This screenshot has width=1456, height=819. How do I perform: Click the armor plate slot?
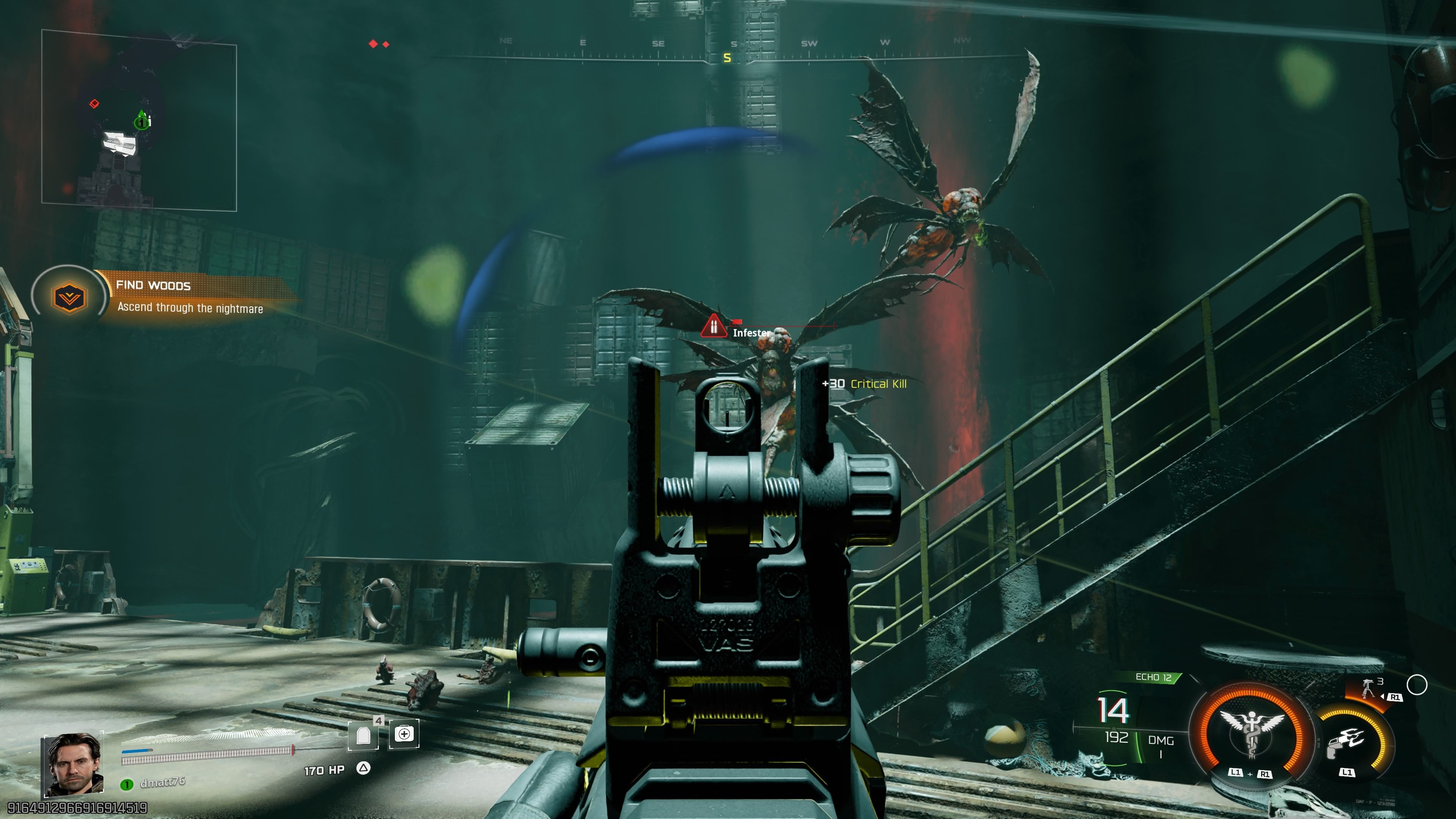point(363,735)
